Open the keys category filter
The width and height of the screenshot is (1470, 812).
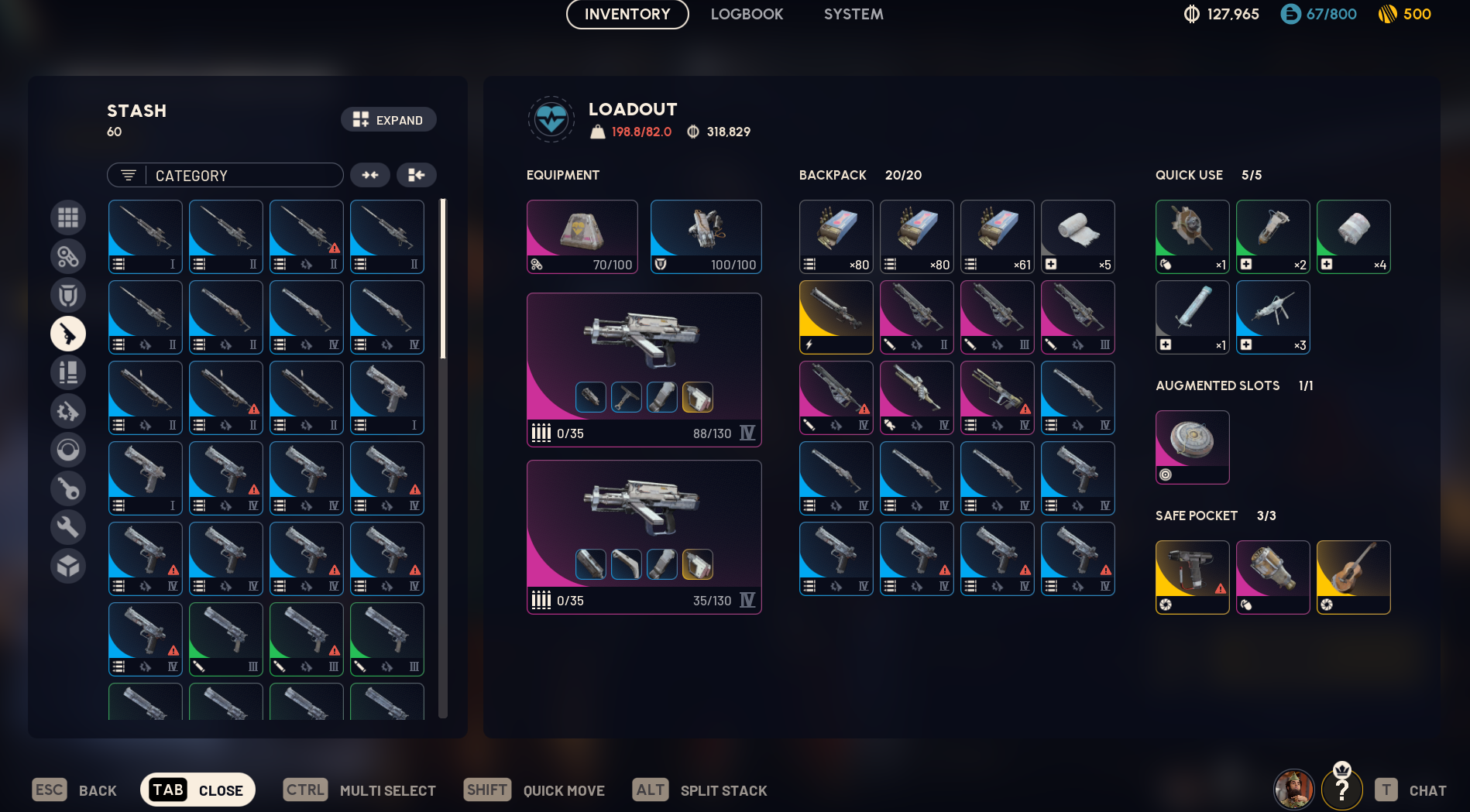click(x=68, y=488)
